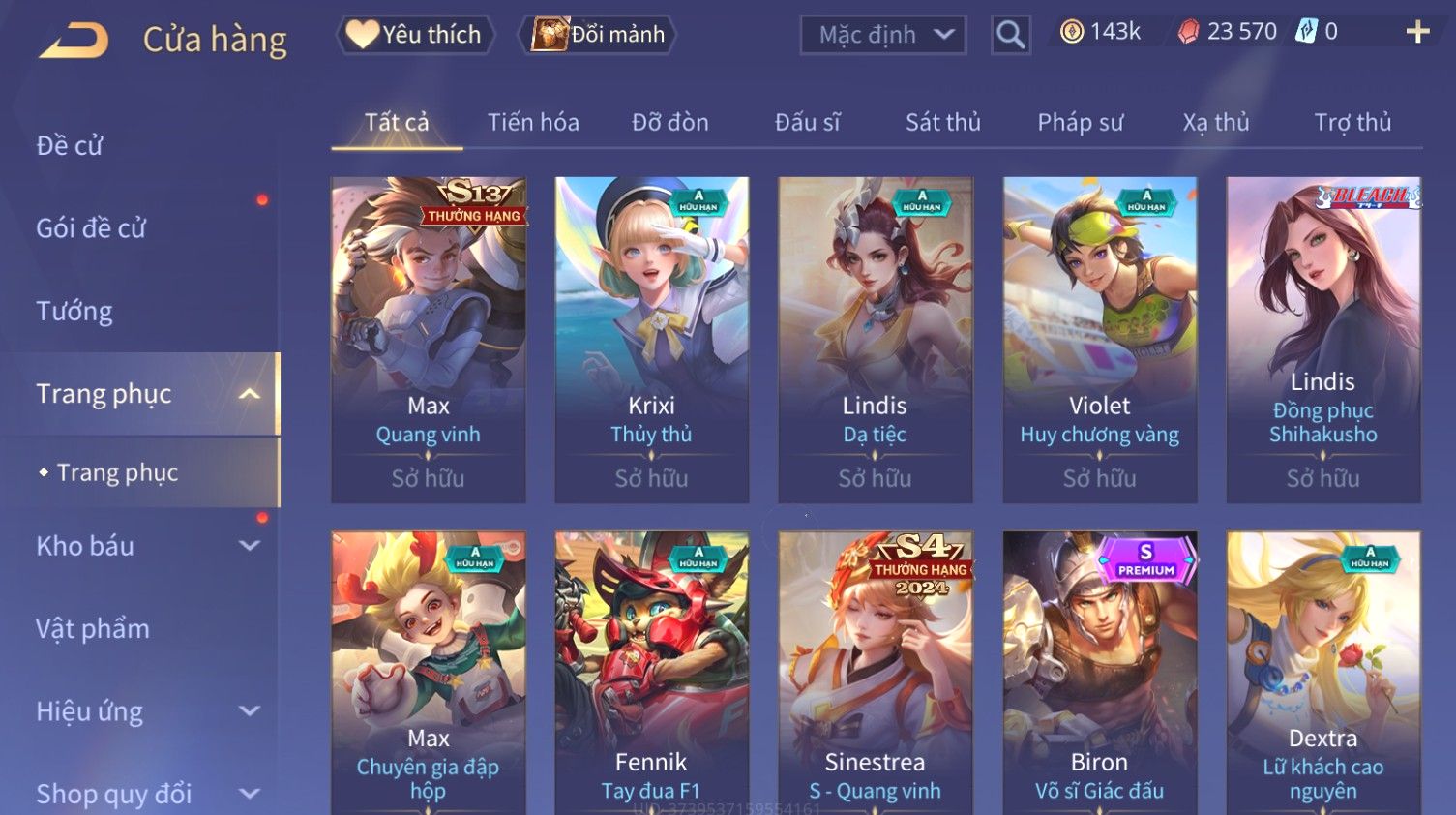The height and width of the screenshot is (815, 1456).
Task: Open the Mặc định sort dropdown
Action: coord(883,36)
